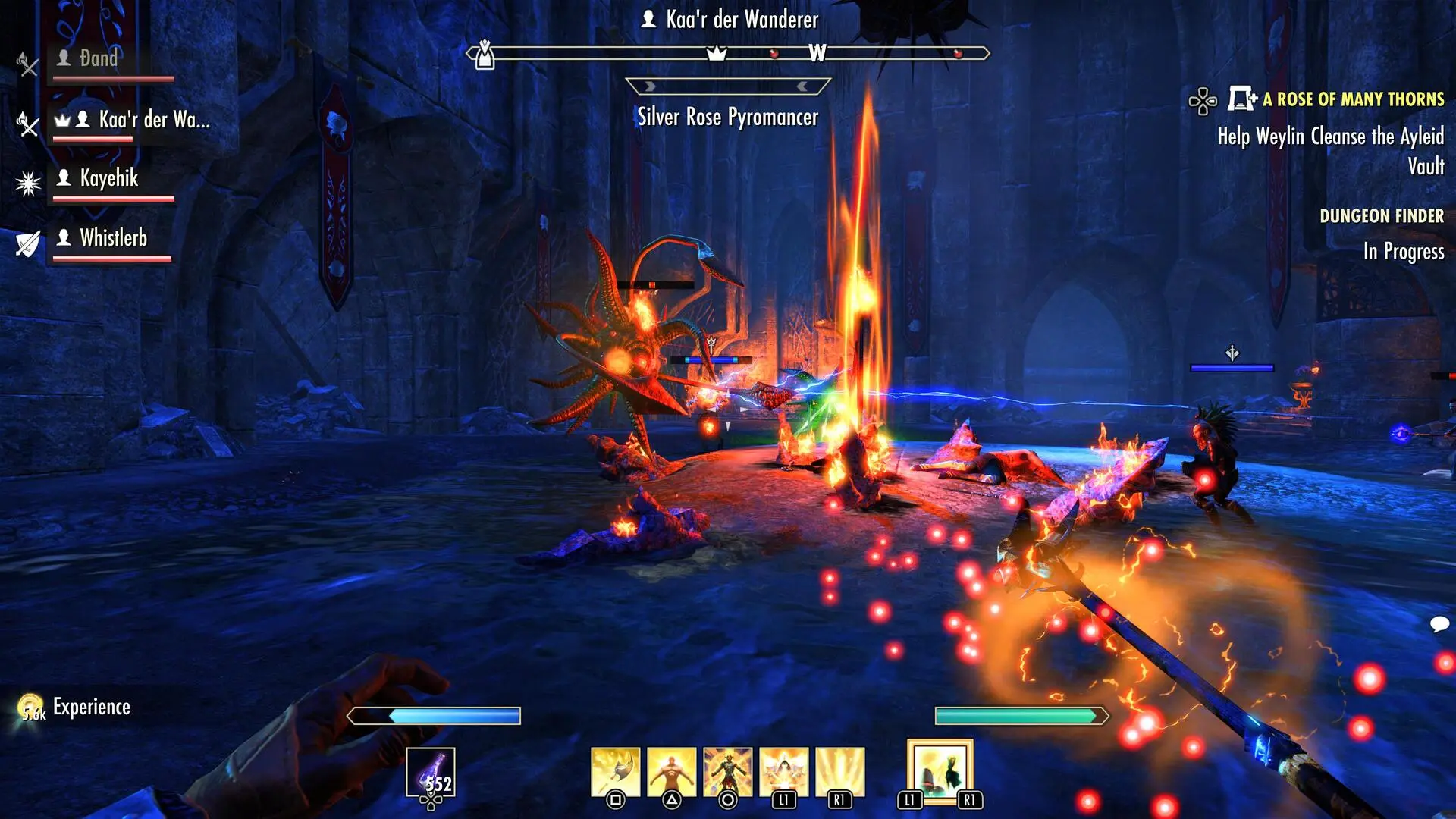Activate the golden light rays ability

coord(839,772)
